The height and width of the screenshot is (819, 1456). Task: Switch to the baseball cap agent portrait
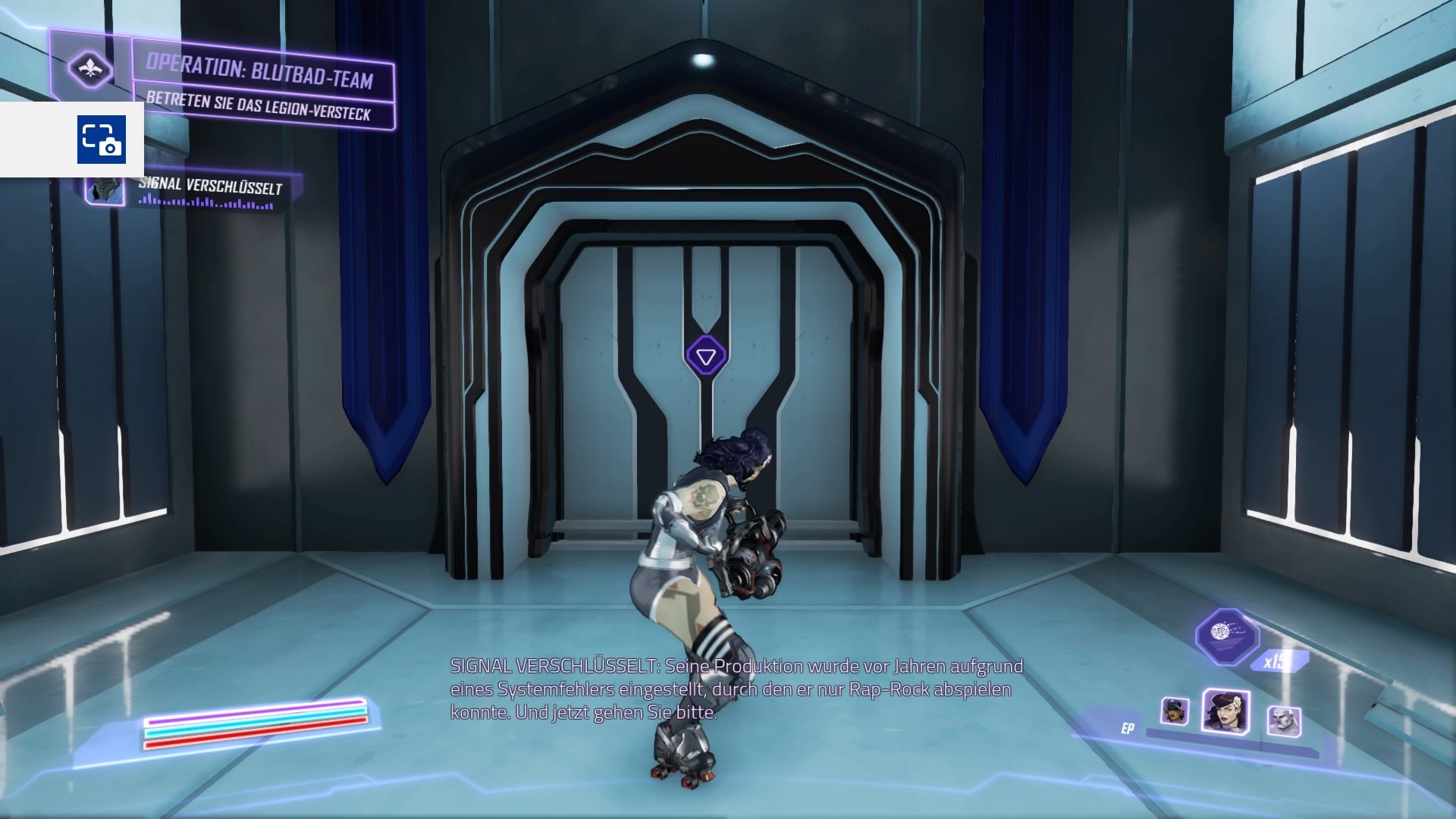coord(1174,711)
